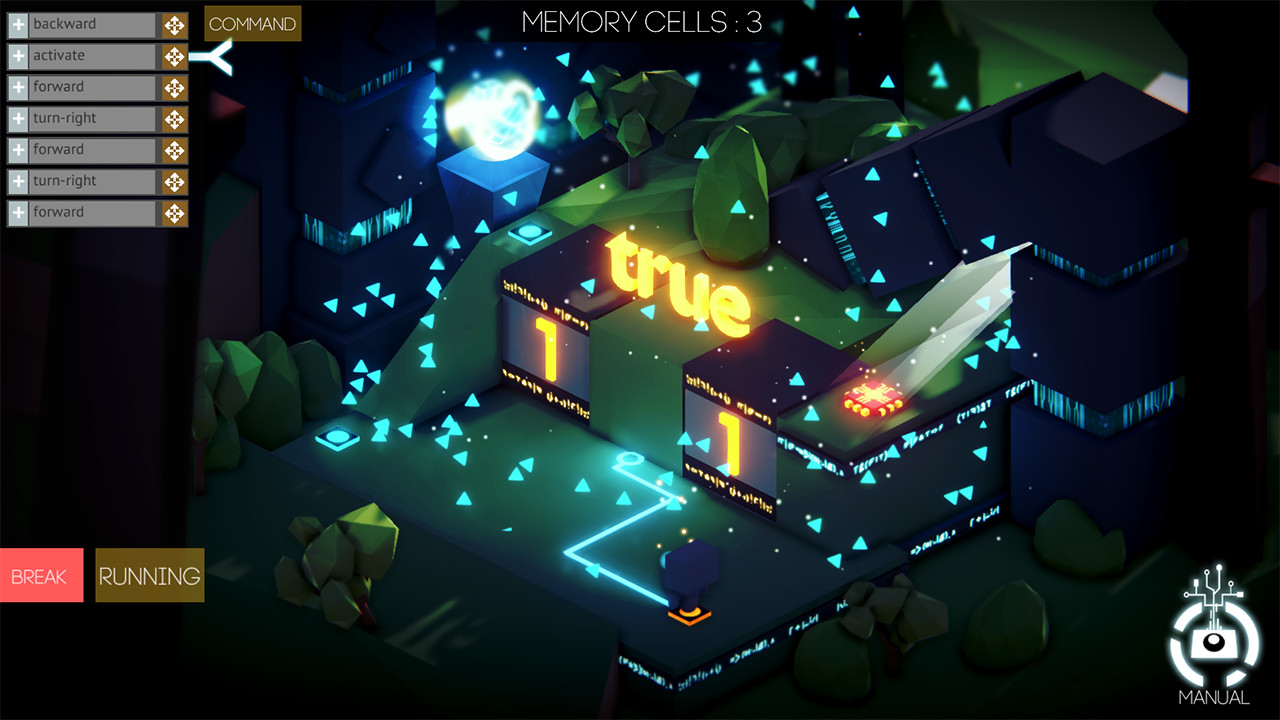Click the RUNNING status button

click(x=148, y=575)
